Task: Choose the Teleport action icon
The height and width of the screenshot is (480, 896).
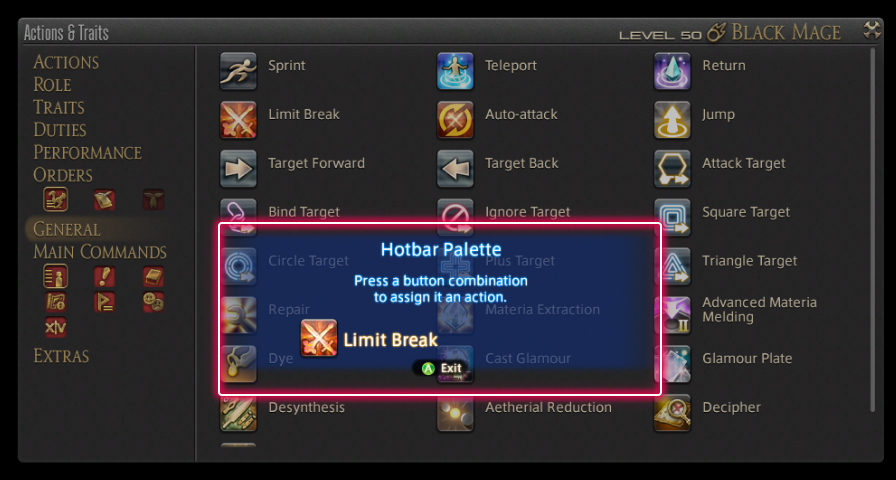Action: point(455,71)
